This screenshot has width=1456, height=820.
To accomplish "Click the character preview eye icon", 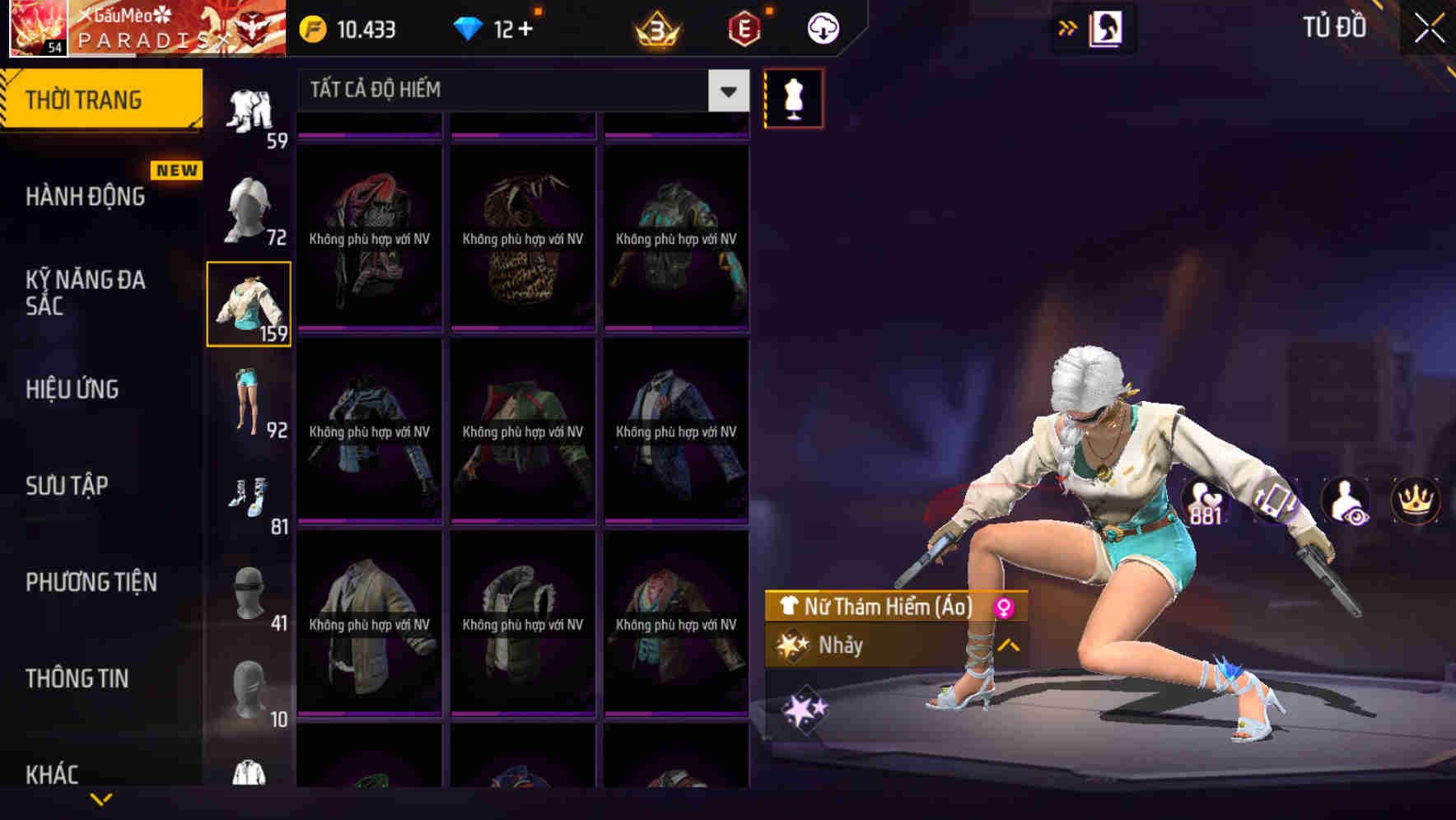I will point(1344,501).
